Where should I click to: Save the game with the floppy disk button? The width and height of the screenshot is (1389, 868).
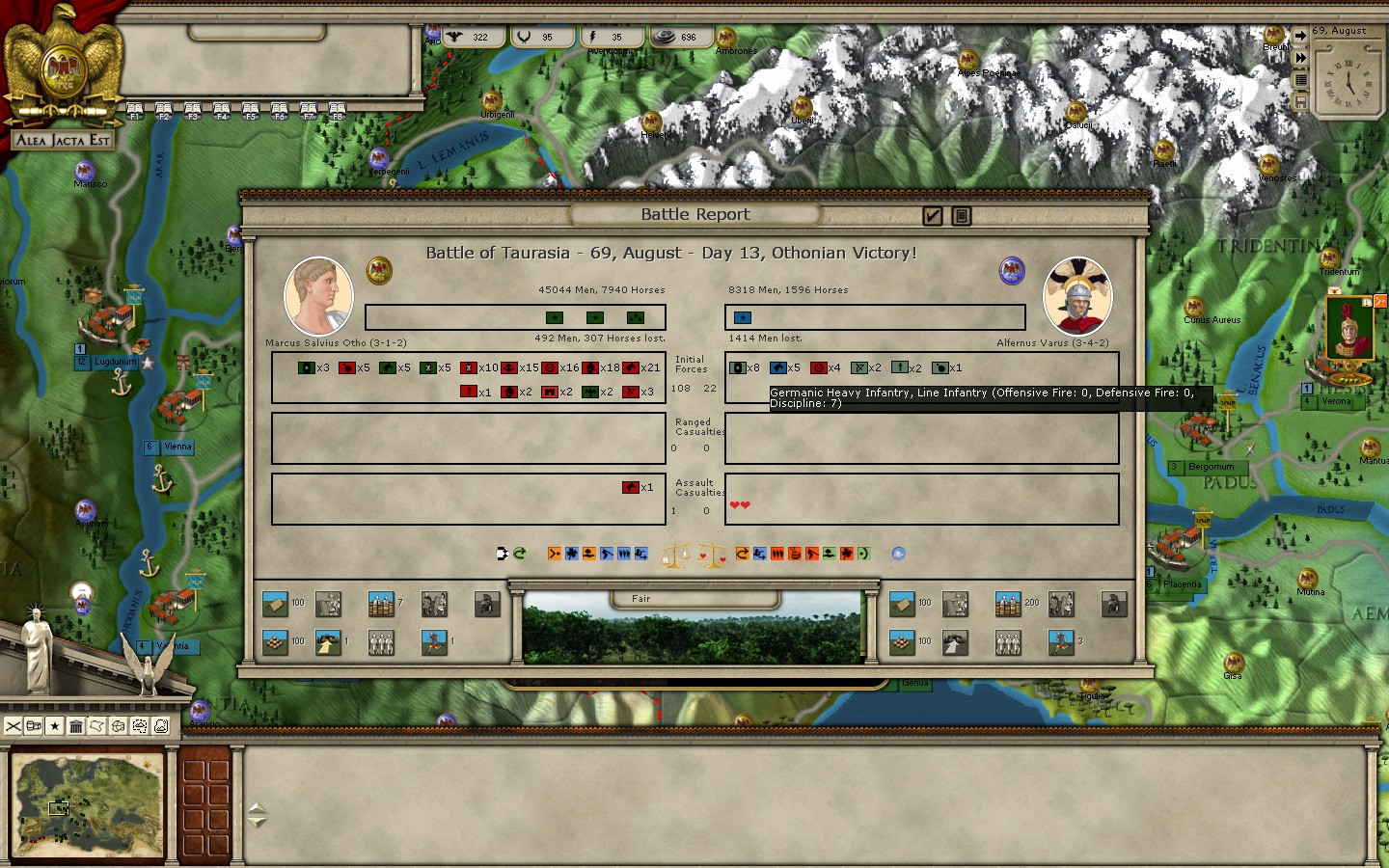pyautogui.click(x=1300, y=101)
